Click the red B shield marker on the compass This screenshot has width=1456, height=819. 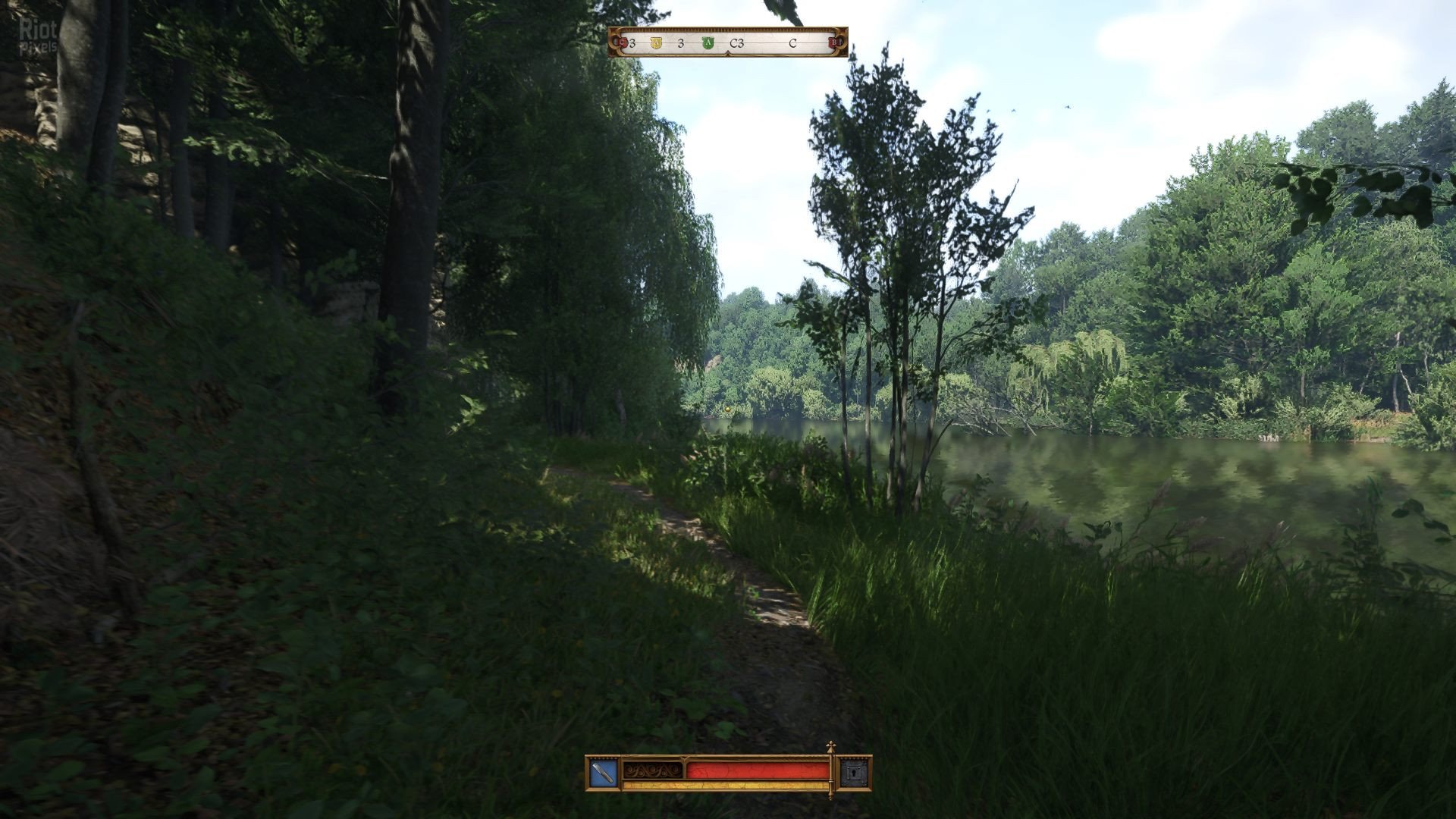[x=835, y=43]
